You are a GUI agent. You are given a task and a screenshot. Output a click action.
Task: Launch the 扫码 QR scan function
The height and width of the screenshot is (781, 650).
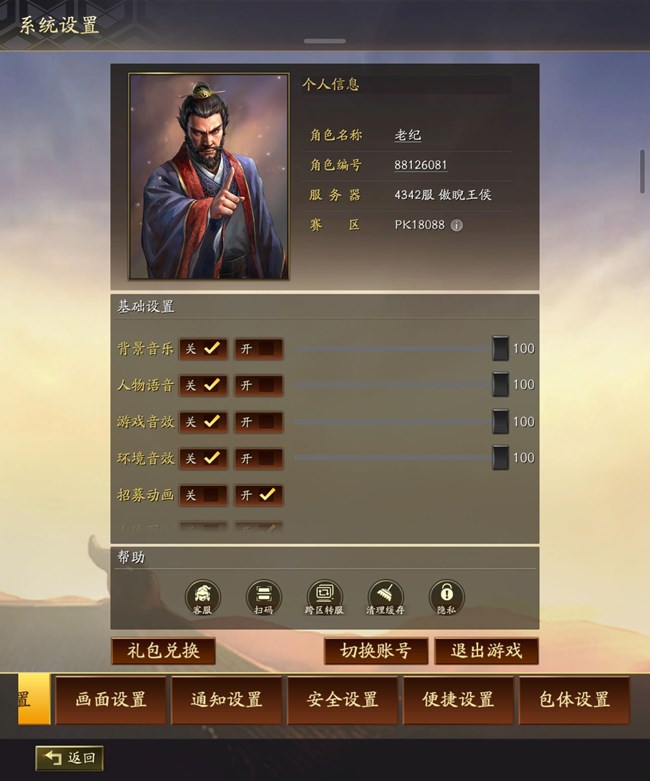click(x=264, y=598)
